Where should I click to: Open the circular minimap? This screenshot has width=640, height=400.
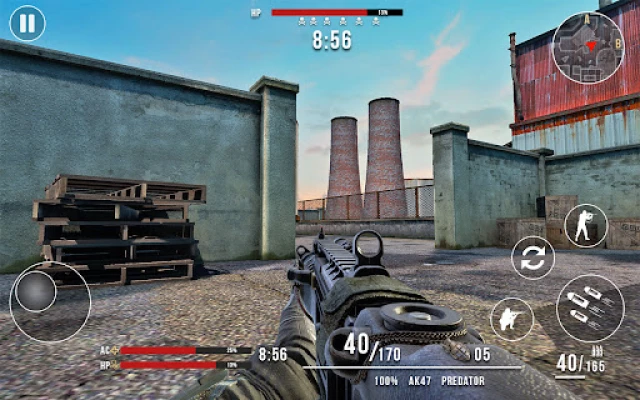588,47
